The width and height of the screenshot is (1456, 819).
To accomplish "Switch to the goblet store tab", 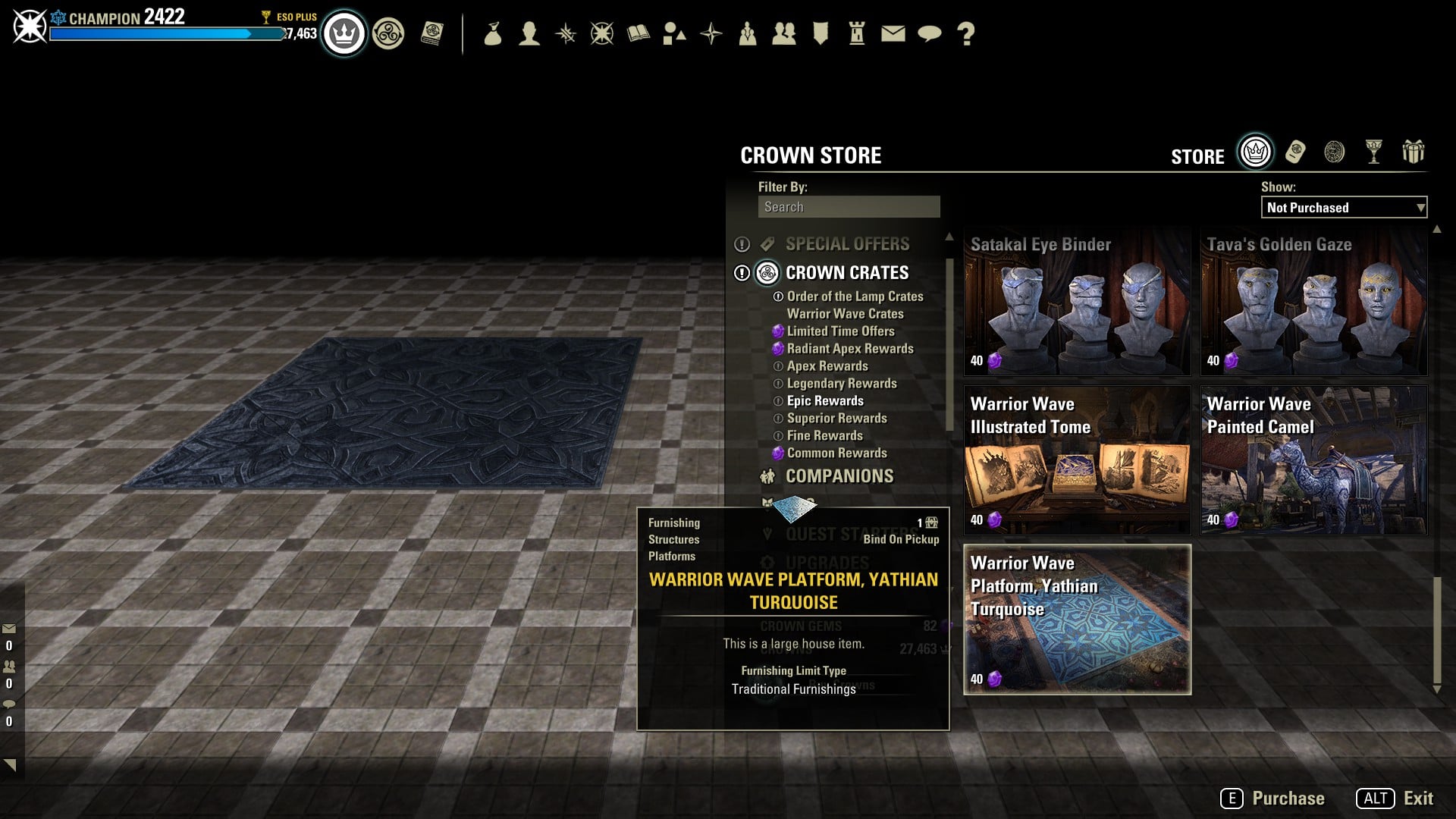I will tap(1373, 152).
